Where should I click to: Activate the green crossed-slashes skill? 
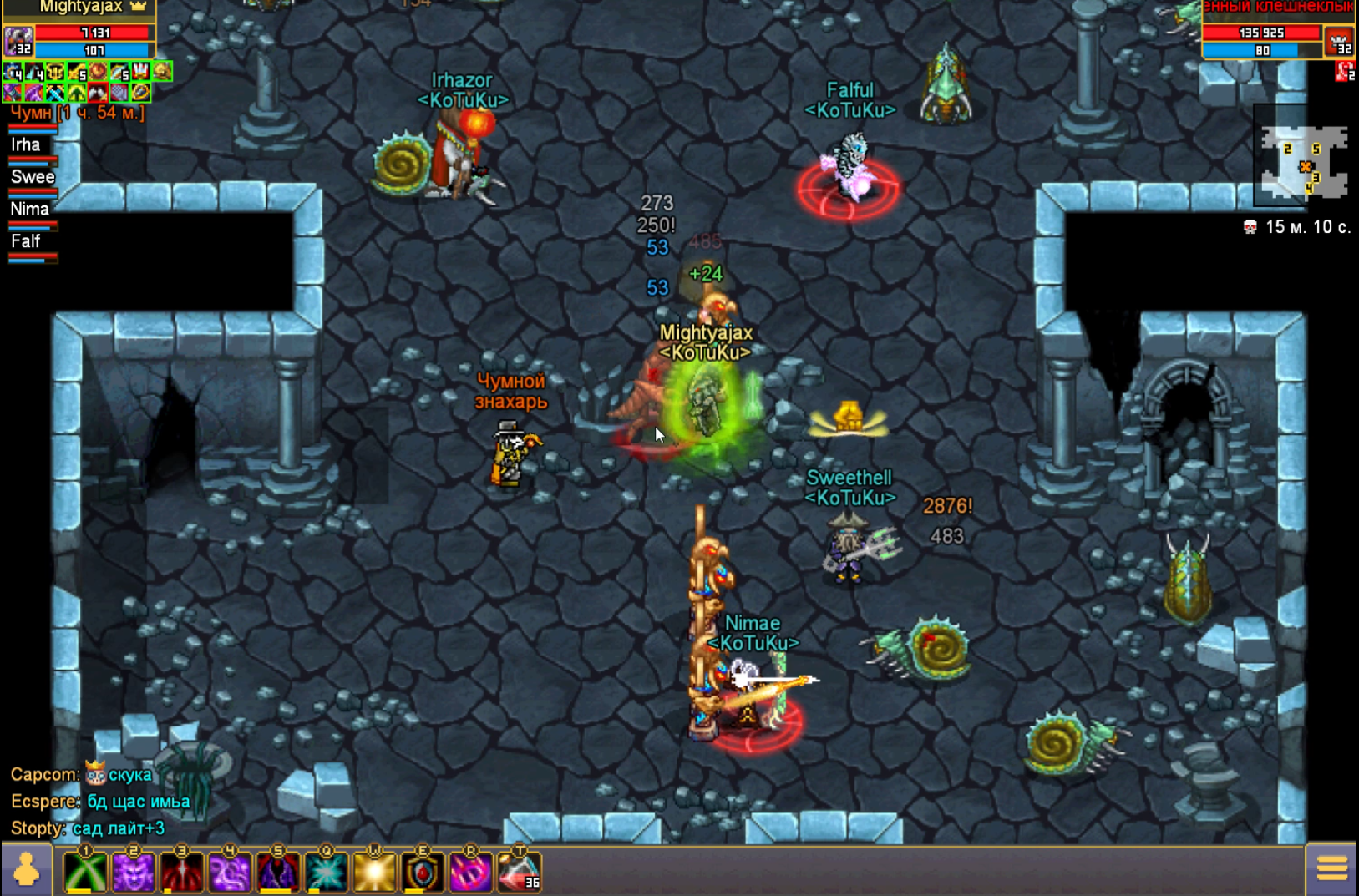[x=85, y=873]
